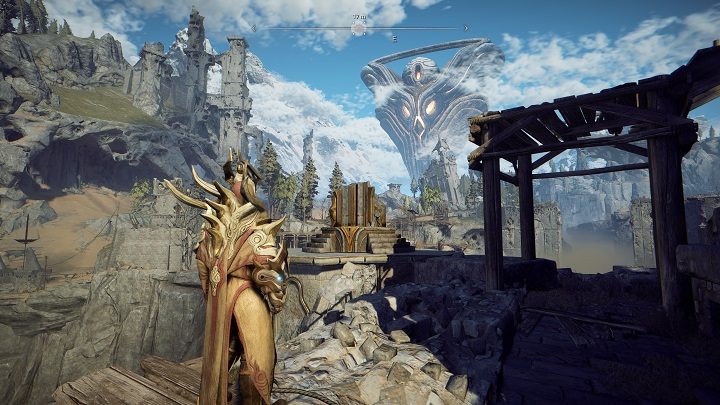Click the objective marker on the compass bar
Viewport: 720px width, 405px height.
358,29
